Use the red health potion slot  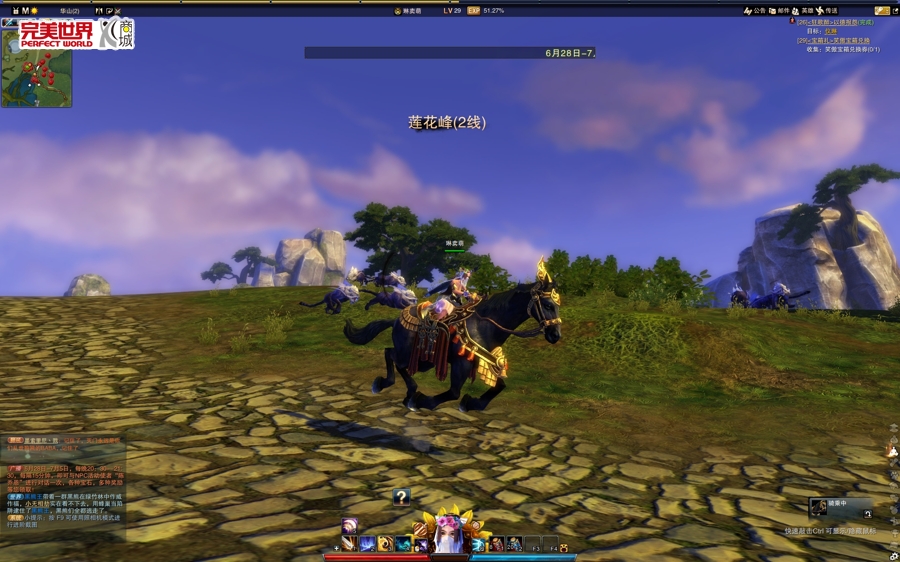pos(496,545)
